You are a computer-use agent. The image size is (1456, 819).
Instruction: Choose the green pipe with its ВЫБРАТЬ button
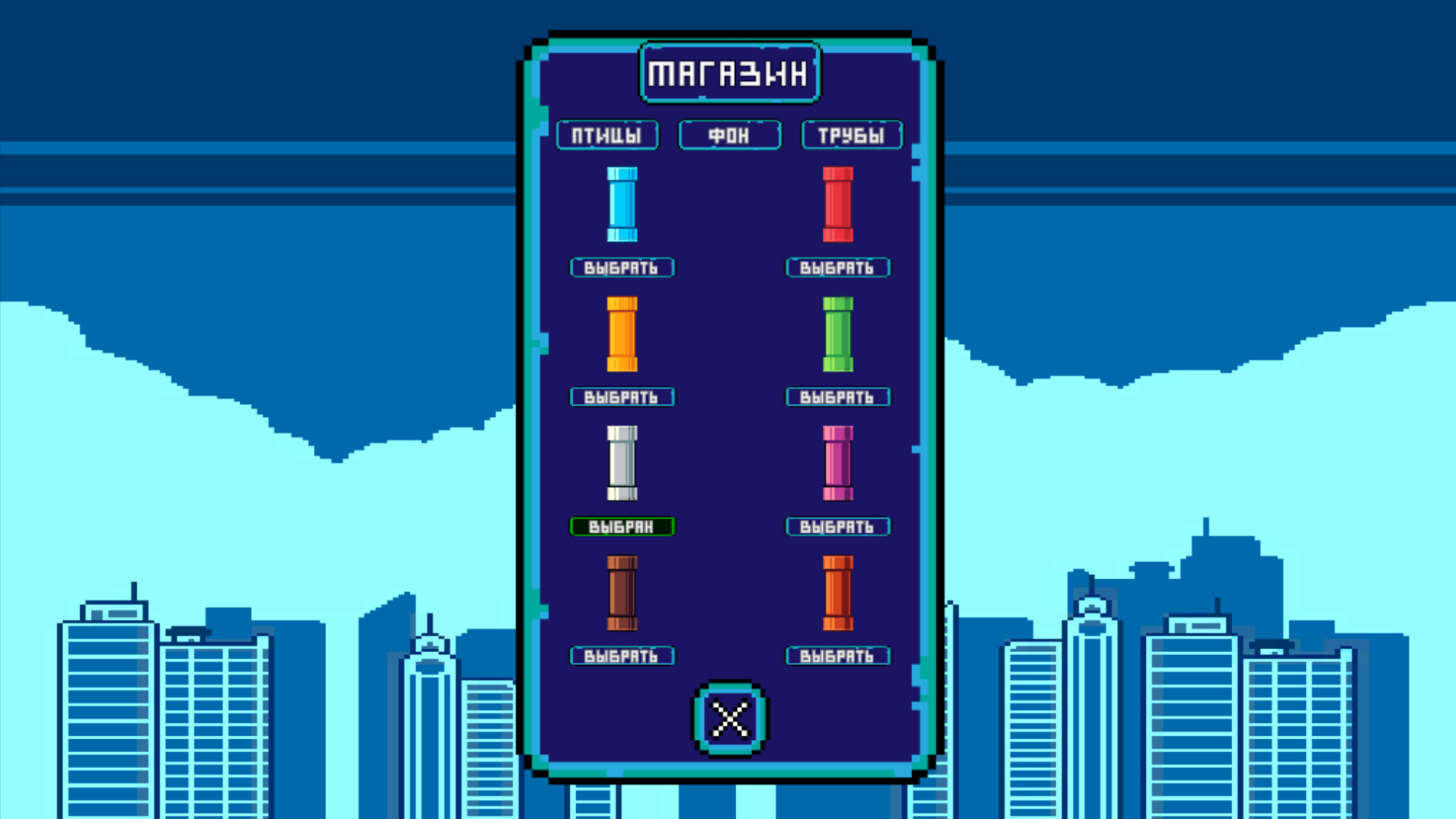837,397
